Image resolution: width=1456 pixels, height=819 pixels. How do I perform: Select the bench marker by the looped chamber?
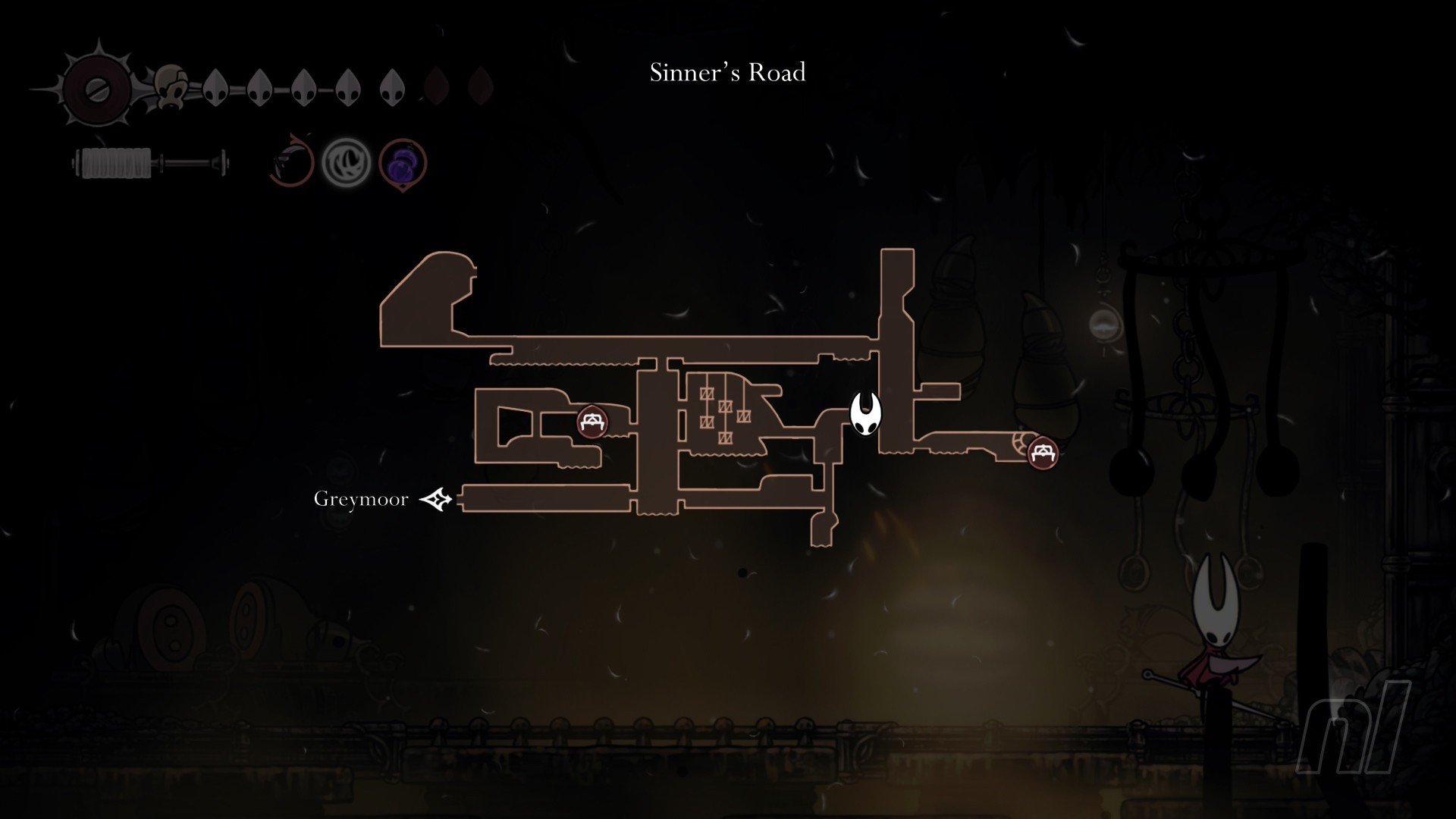tap(591, 422)
